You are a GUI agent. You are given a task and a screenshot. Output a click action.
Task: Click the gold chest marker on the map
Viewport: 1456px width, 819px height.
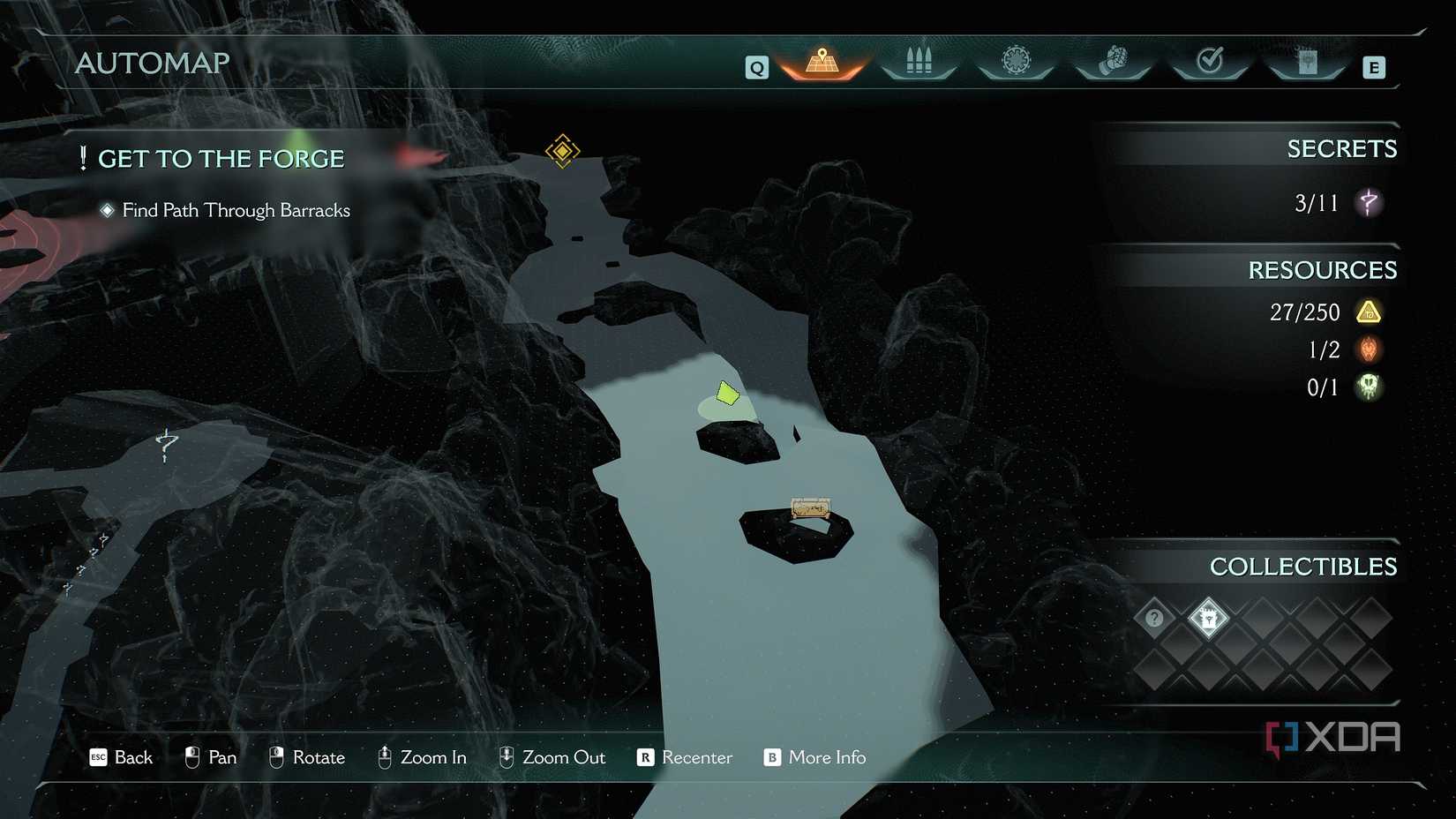point(810,508)
